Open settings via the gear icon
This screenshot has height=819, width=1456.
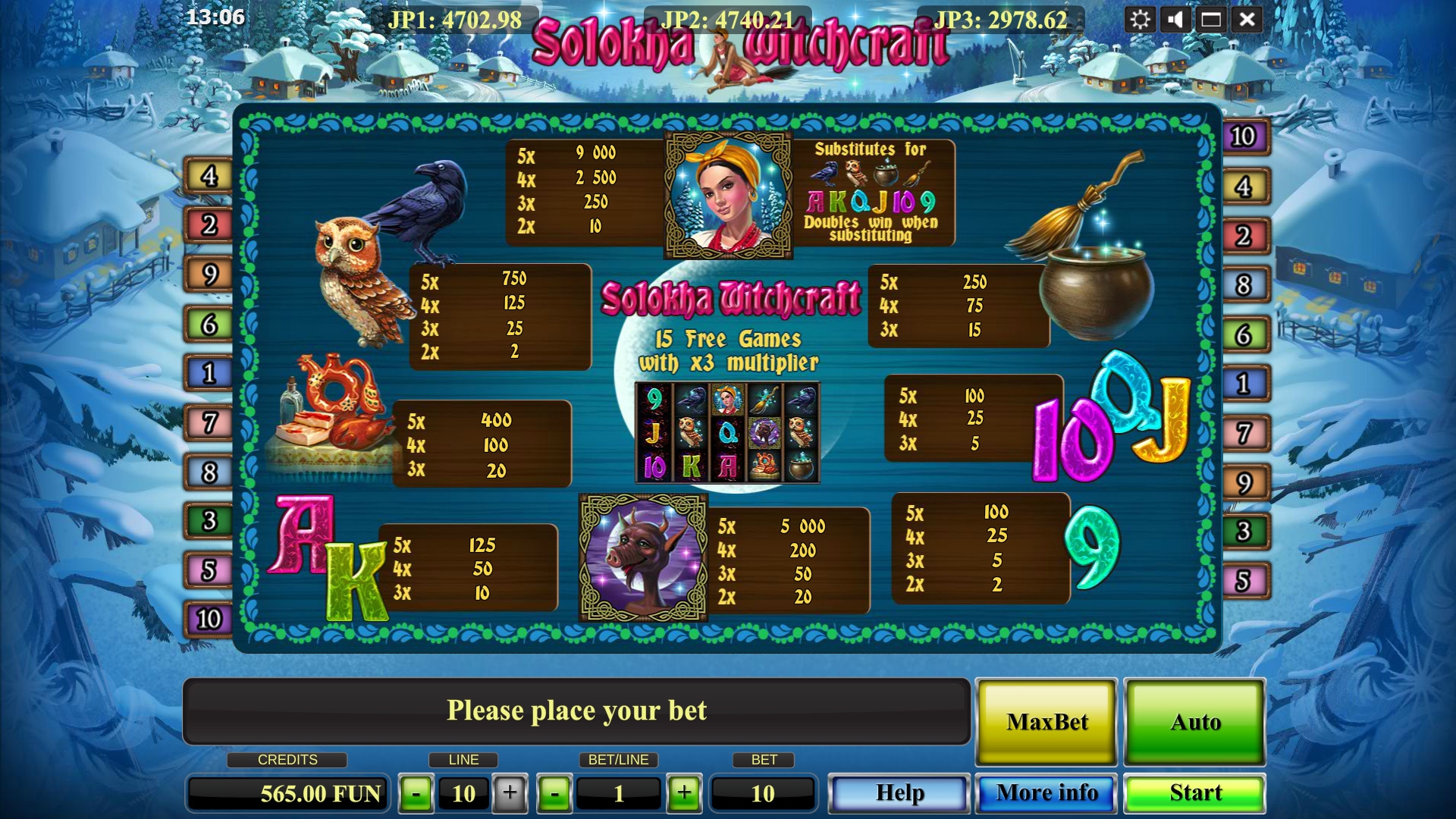click(x=1140, y=20)
